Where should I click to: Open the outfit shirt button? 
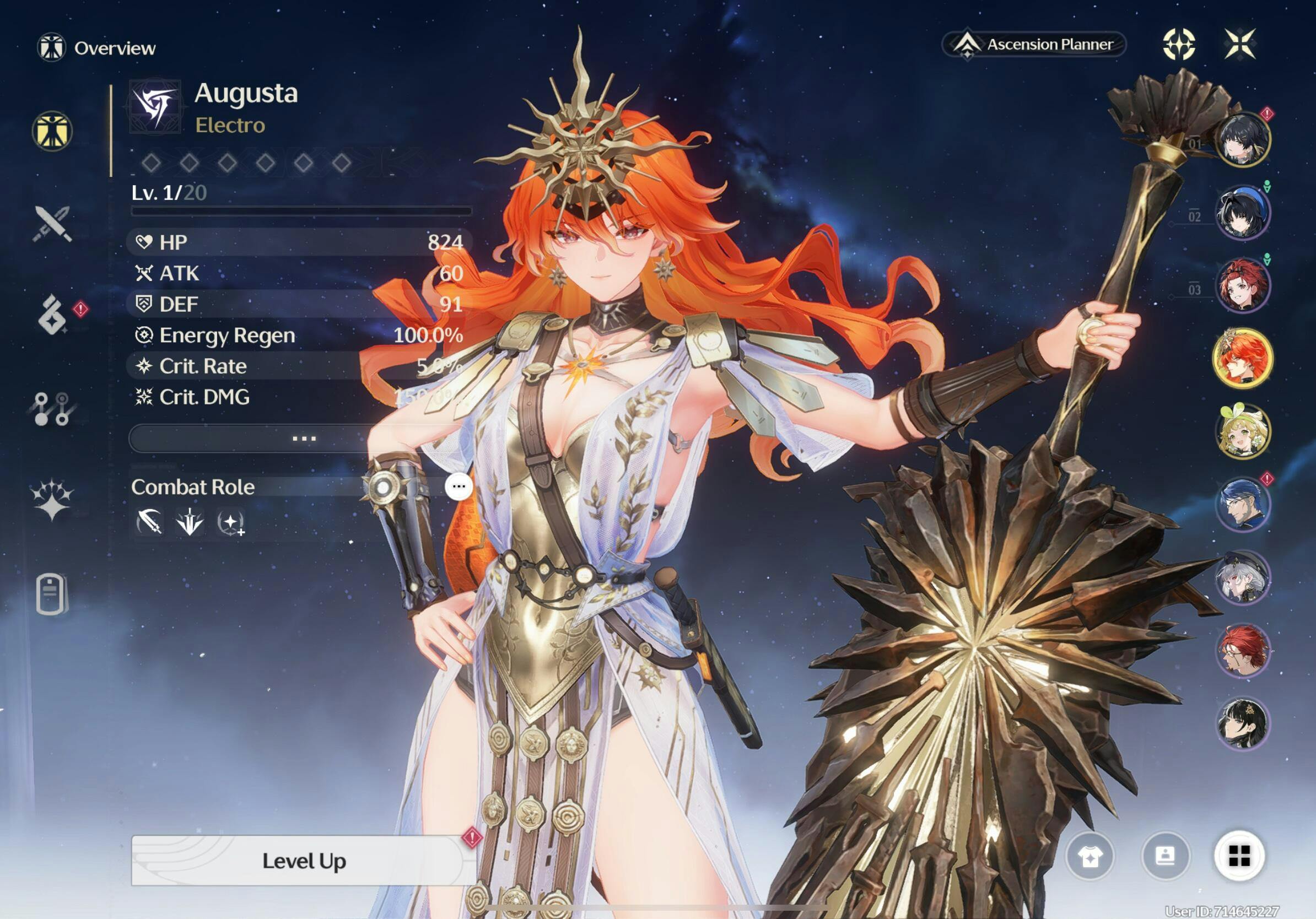point(1090,857)
